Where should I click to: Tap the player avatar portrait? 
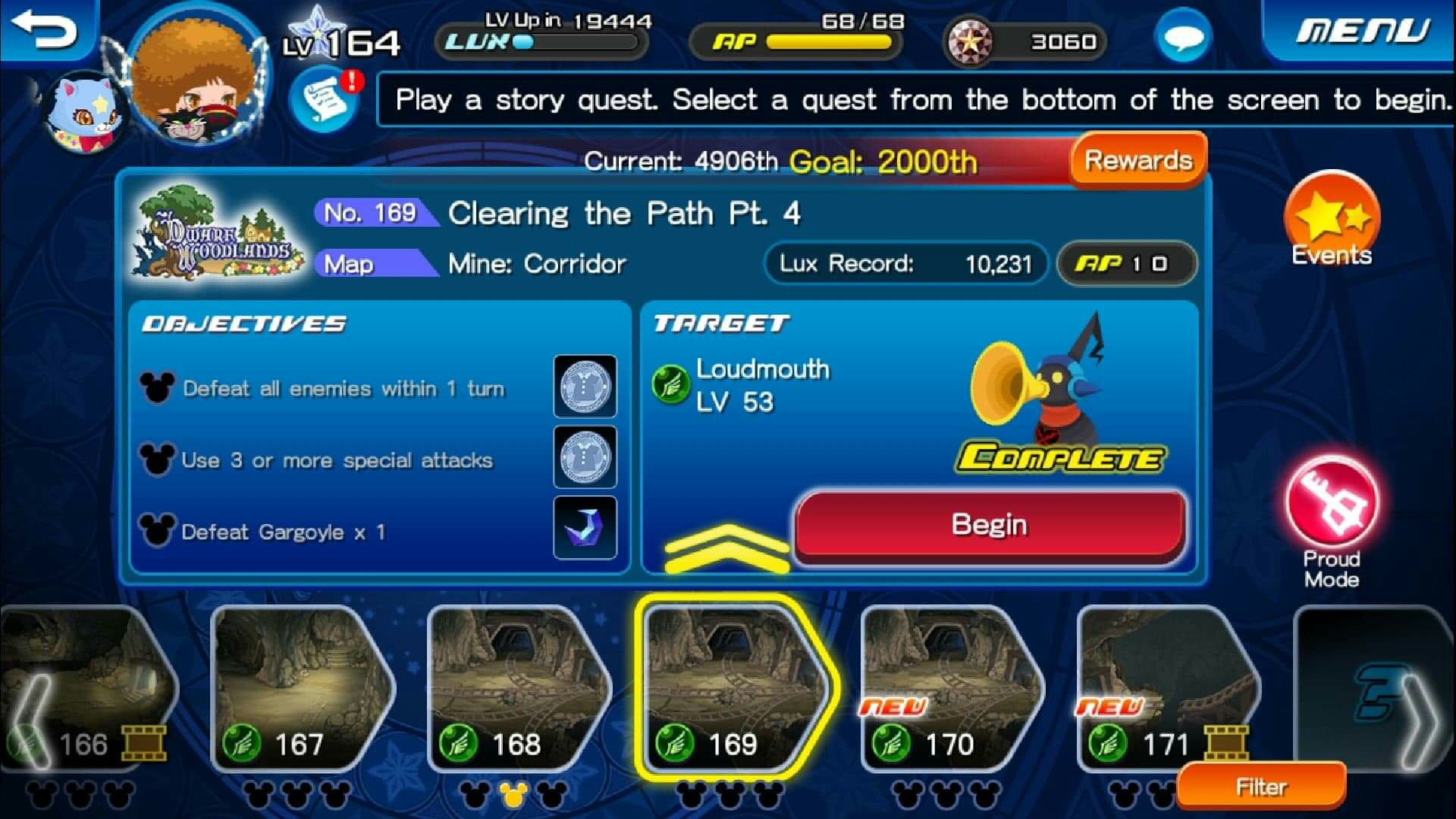coord(197,76)
